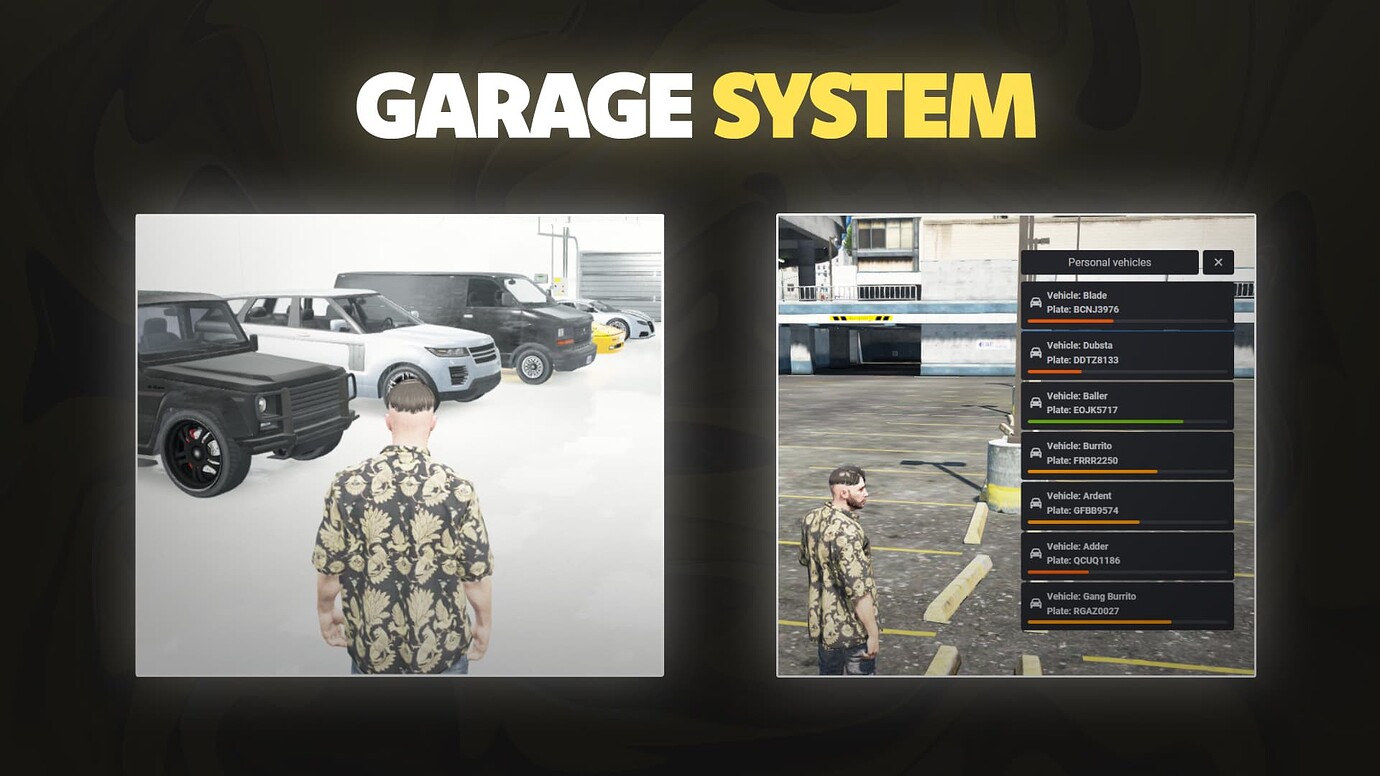Click the garage interior screenshot on the left

(400, 445)
